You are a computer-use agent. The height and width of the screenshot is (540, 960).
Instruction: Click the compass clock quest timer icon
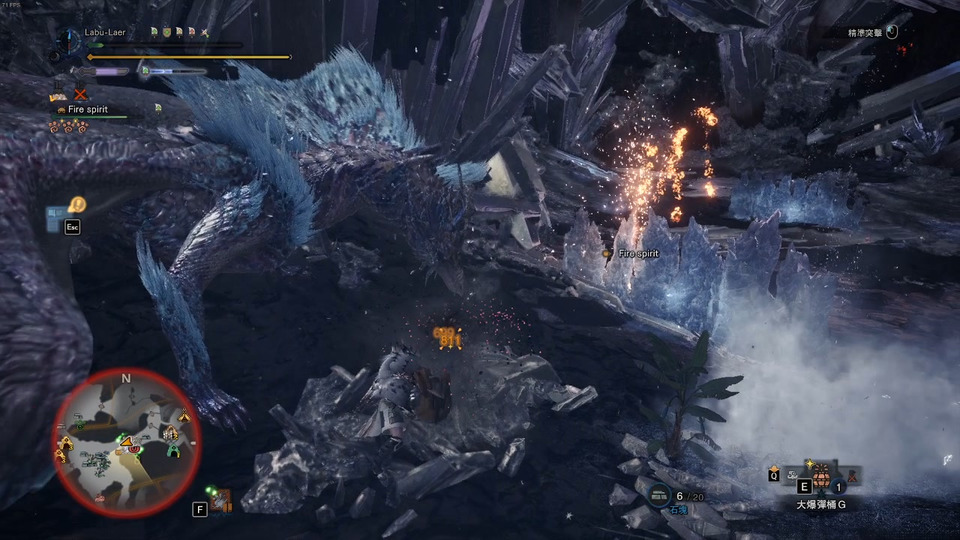70,40
